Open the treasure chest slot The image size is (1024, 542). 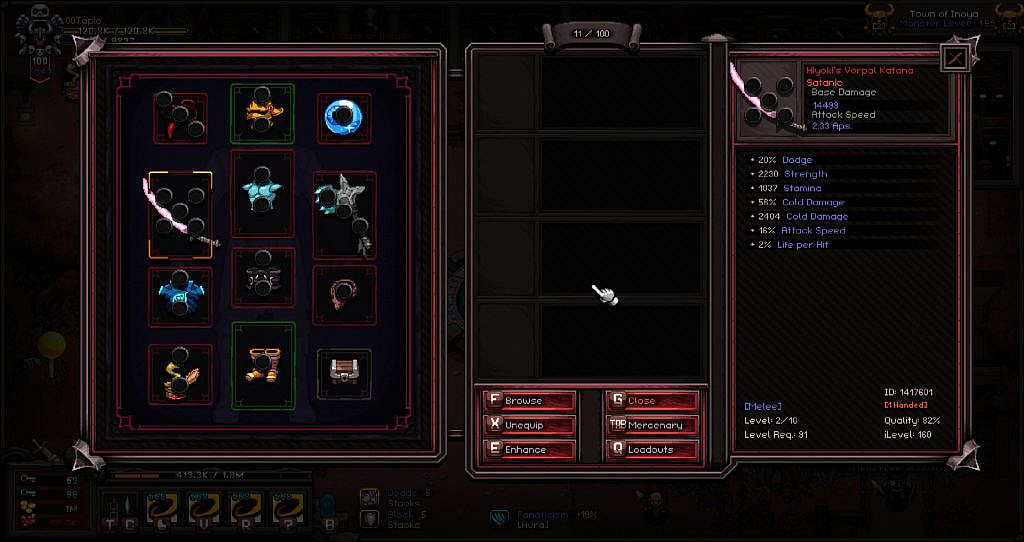345,373
